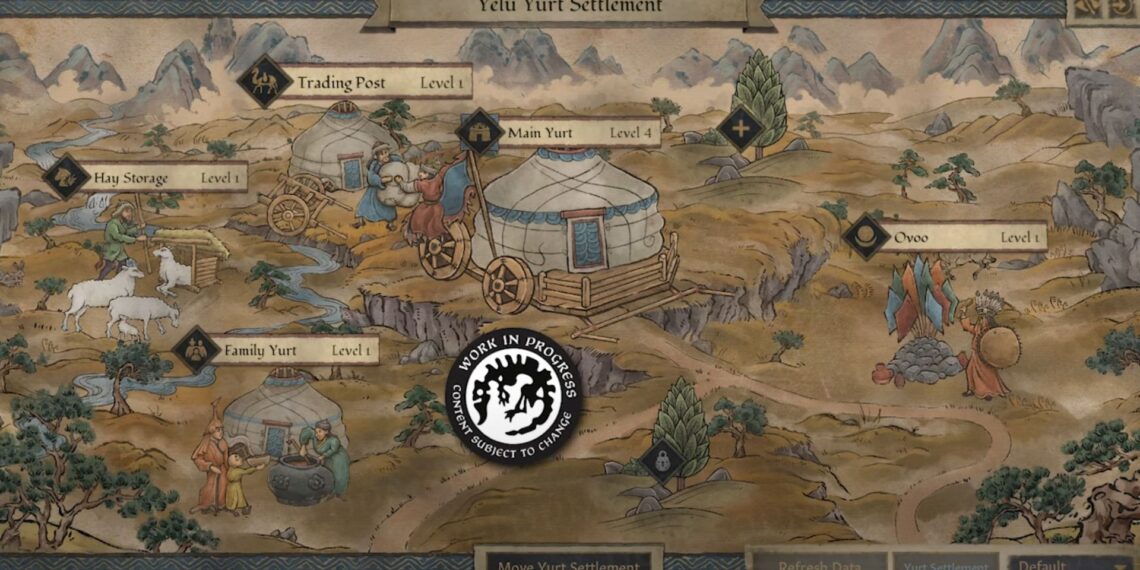Click the Family Yurt diamond icon
Screen dimensions: 1140x570
click(x=196, y=351)
